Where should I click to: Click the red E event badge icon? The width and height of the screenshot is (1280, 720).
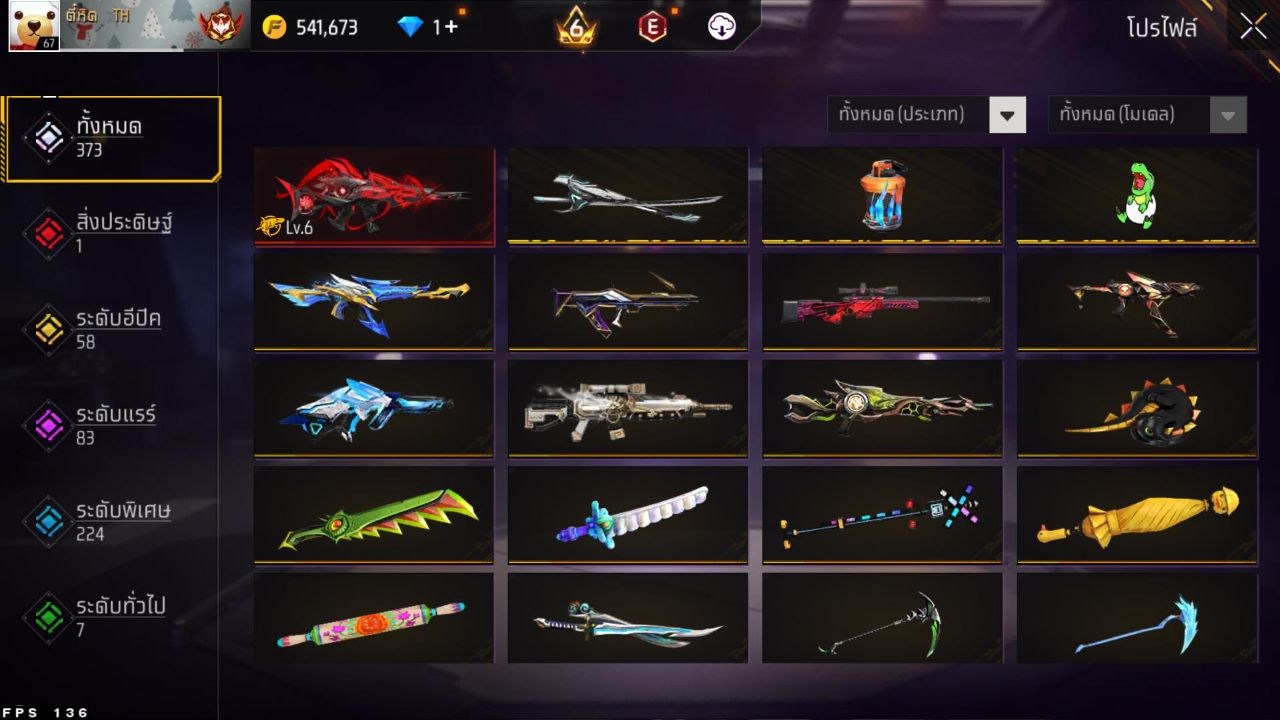(x=653, y=27)
